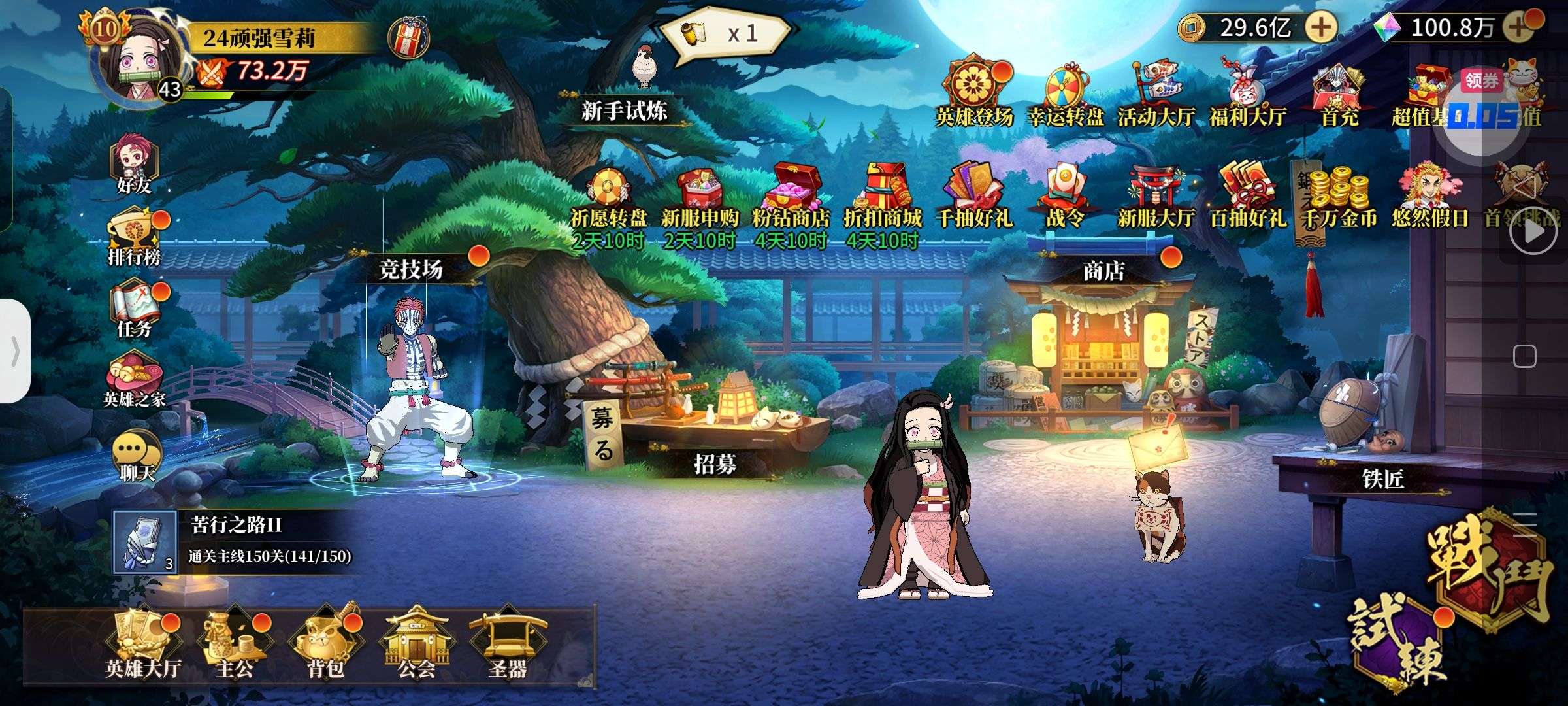
Task: Show the 排行榜 leaderboard
Action: [x=135, y=239]
